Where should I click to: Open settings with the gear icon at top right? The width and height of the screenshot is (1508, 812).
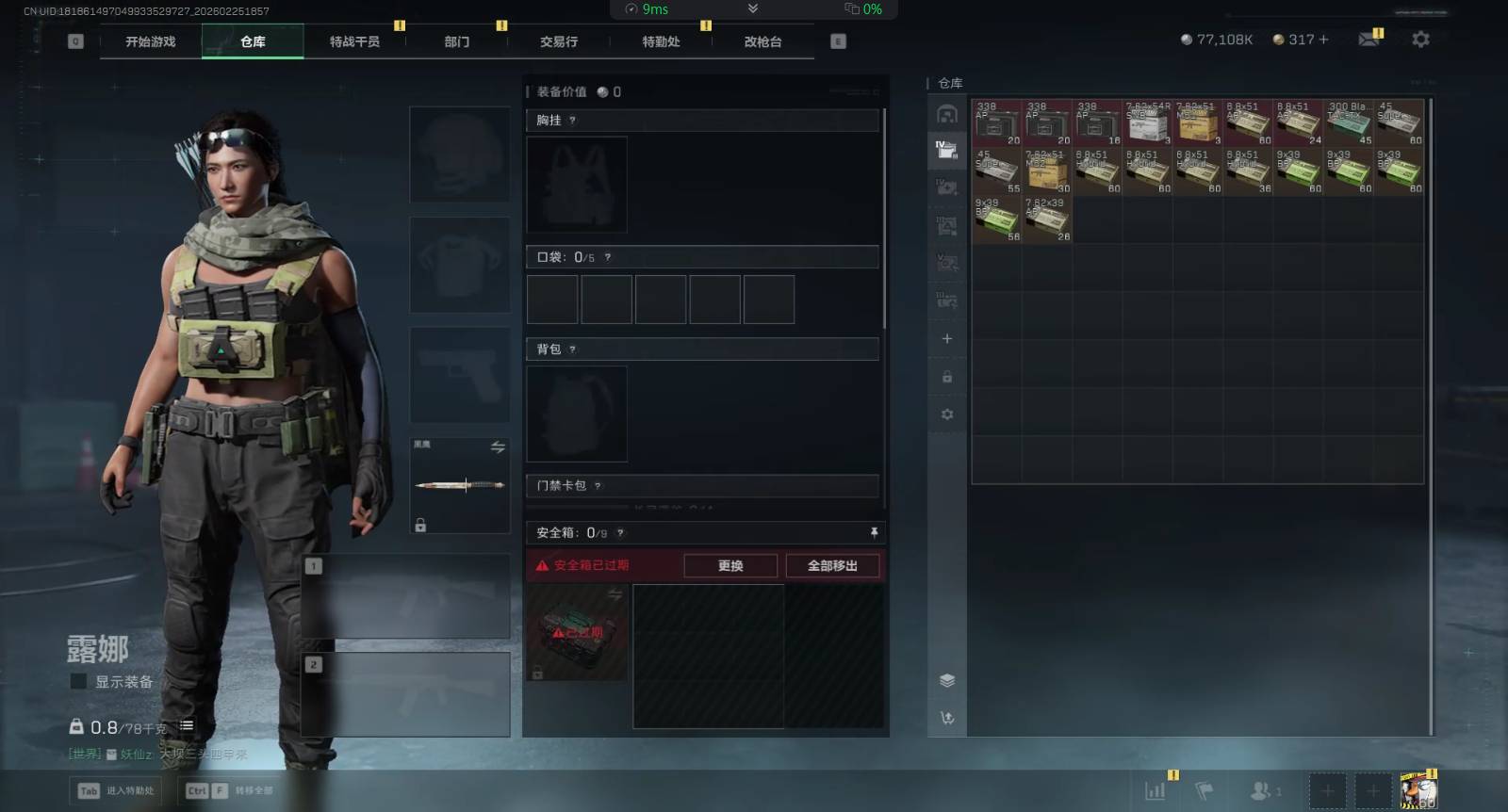1420,40
